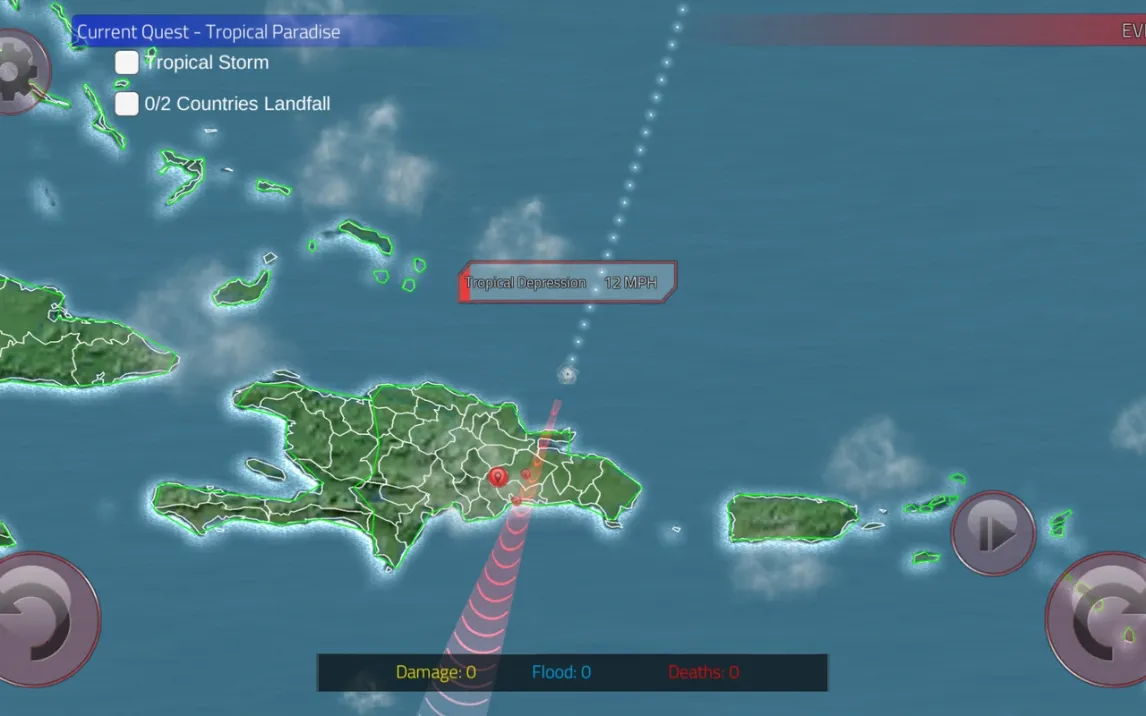Toggle the Countries Landfall objective checkbox
This screenshot has width=1146, height=716.
point(127,104)
